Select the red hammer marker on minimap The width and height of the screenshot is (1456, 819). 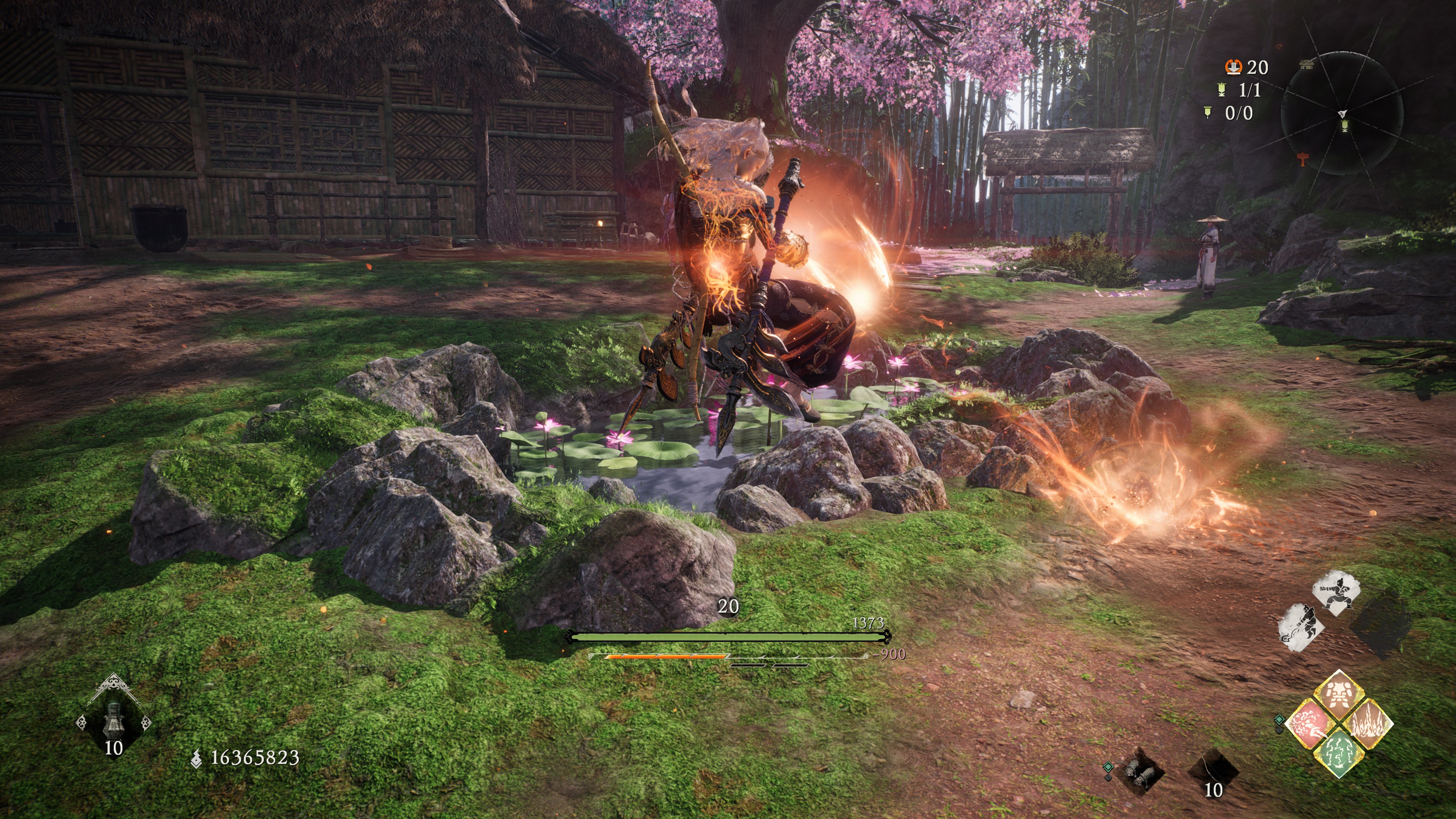(1303, 160)
